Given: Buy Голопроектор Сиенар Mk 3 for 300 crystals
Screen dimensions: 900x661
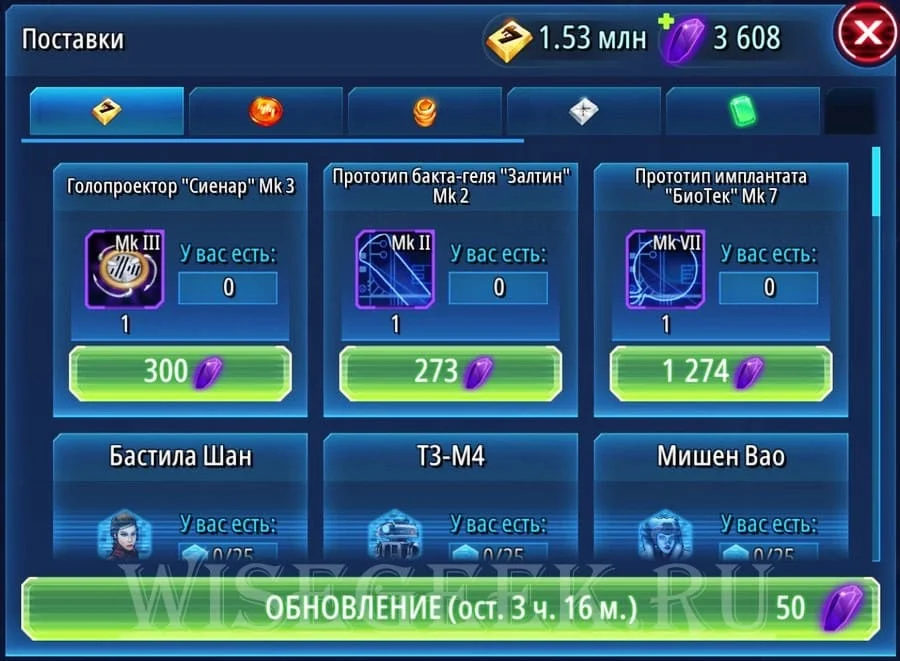Looking at the screenshot, I should pyautogui.click(x=180, y=372).
